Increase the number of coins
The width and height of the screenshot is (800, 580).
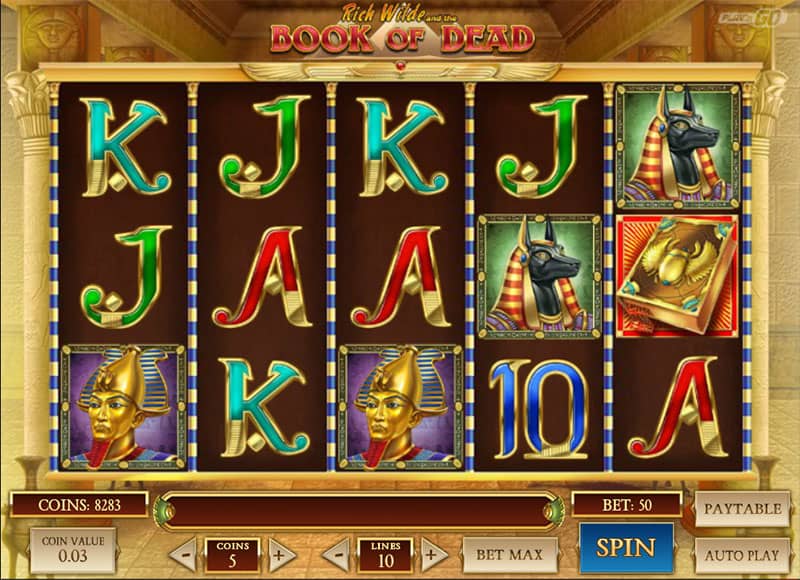pos(282,554)
